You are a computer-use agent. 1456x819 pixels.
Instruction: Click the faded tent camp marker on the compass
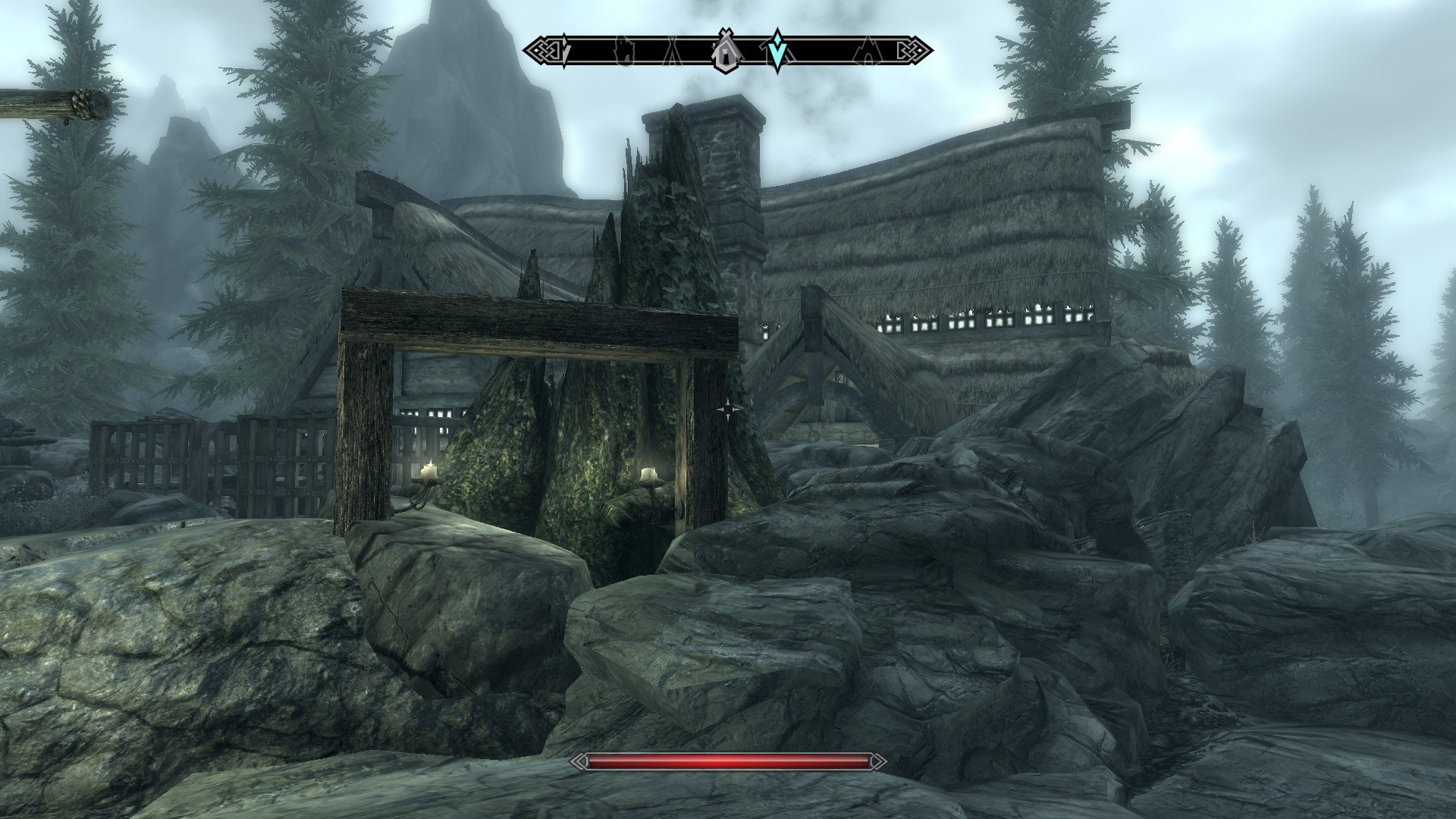point(673,52)
